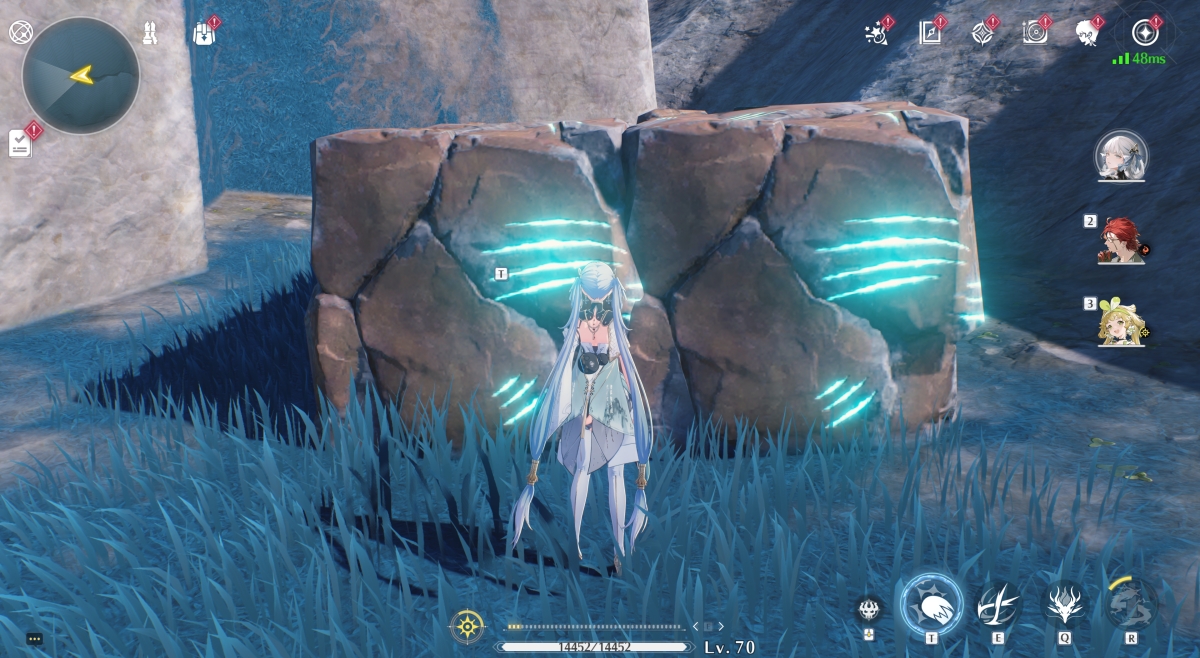
Task: Open the party-popper events icon
Action: 876,33
